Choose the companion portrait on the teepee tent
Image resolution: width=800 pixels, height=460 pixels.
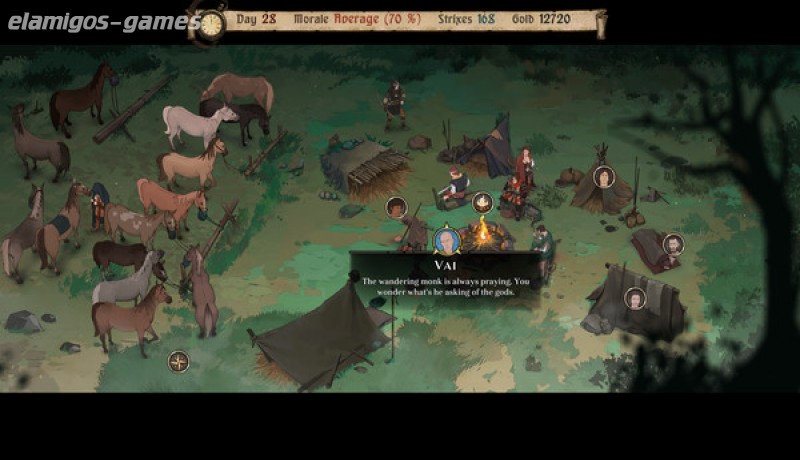tap(604, 177)
